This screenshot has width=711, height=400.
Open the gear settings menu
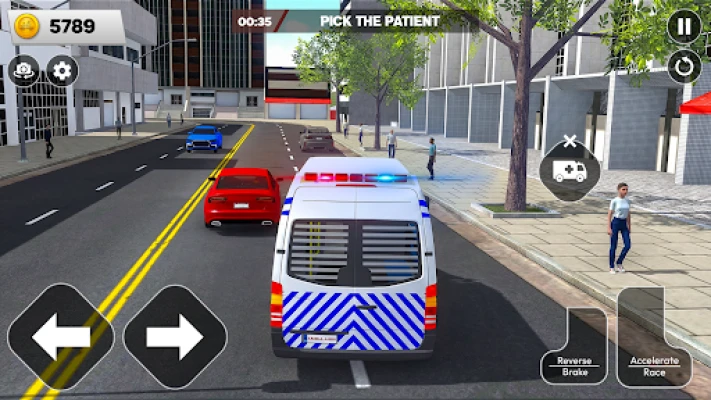click(x=62, y=70)
